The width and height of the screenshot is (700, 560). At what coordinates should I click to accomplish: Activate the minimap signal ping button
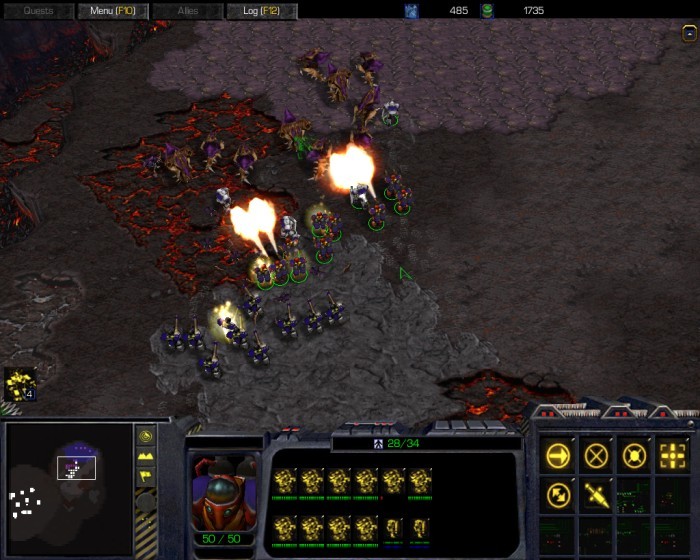pyautogui.click(x=145, y=436)
